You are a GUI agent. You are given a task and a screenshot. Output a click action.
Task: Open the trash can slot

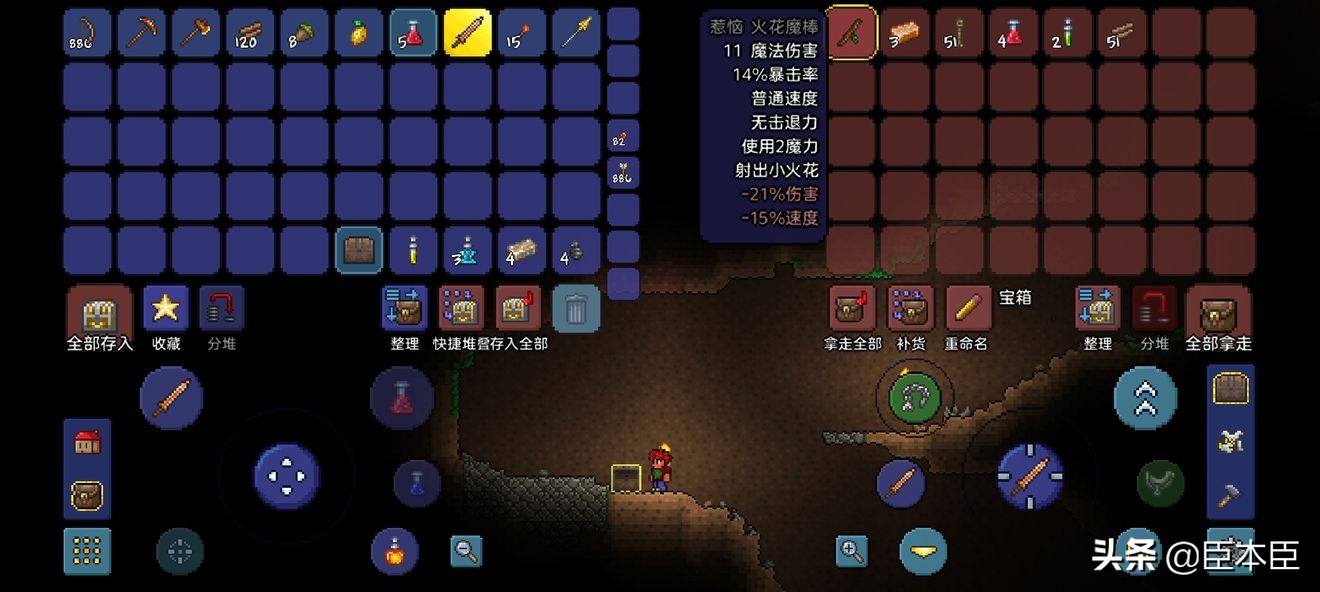pyautogui.click(x=576, y=308)
